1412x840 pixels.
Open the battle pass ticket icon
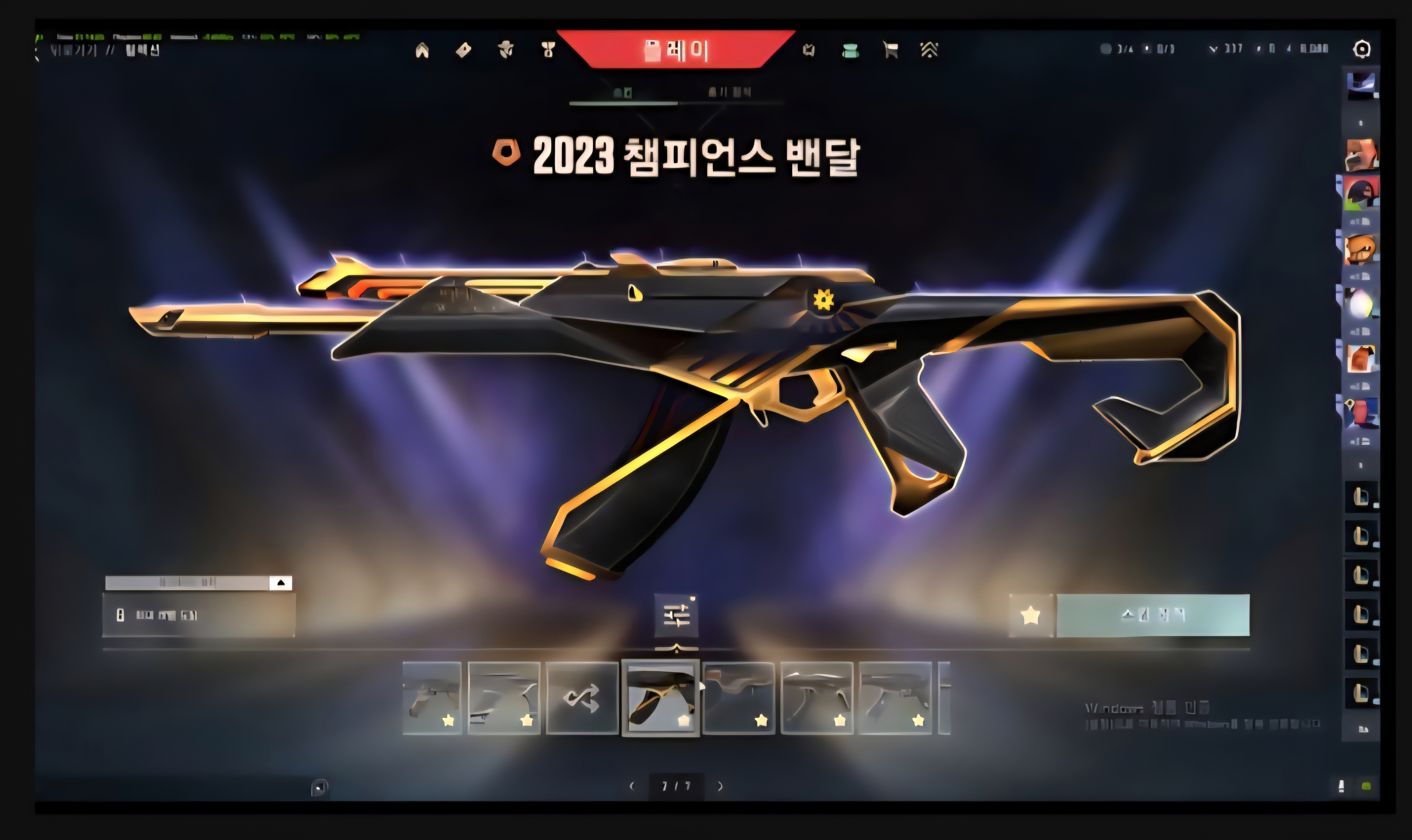tap(464, 51)
